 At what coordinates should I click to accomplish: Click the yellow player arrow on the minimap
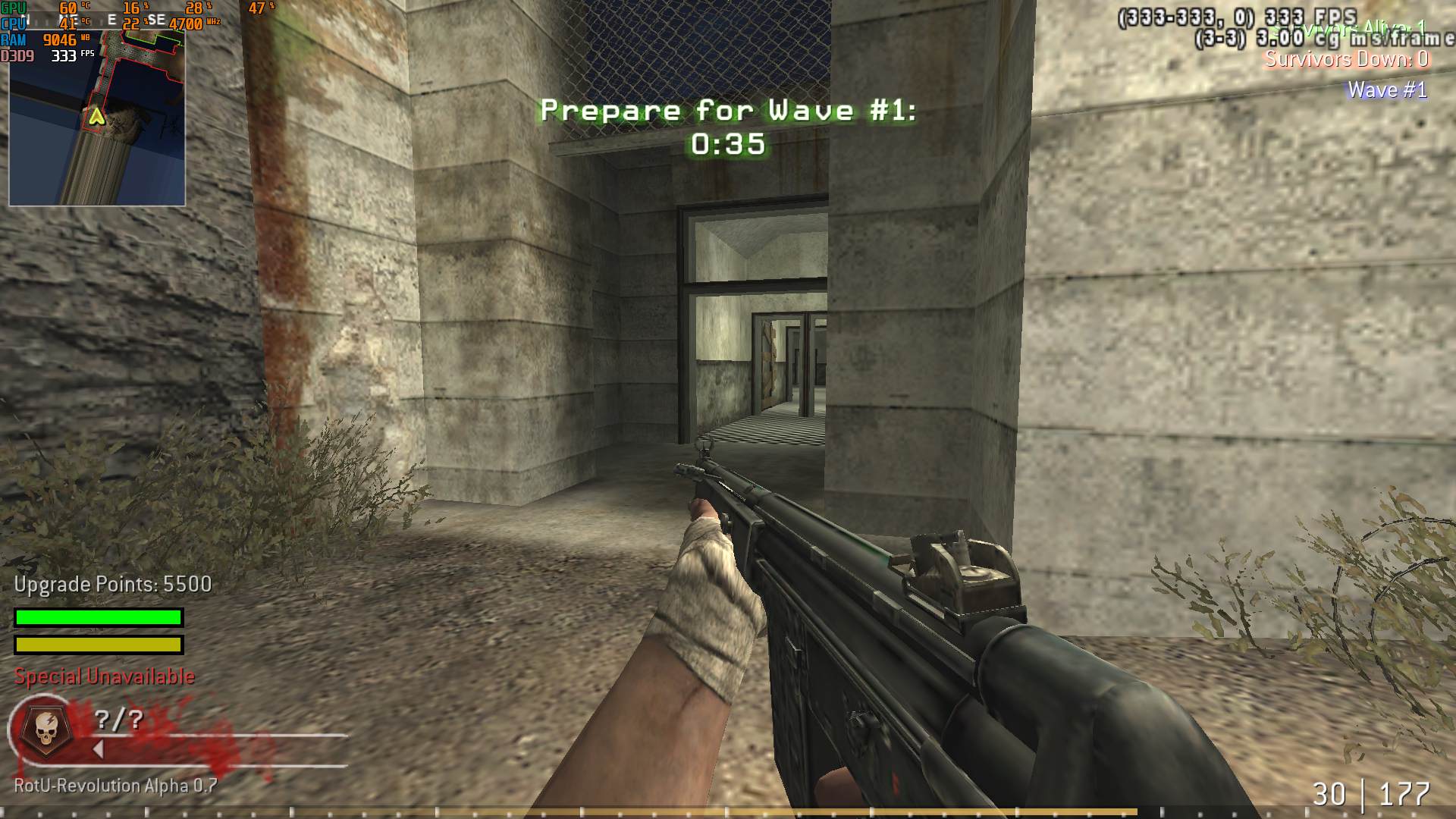96,116
